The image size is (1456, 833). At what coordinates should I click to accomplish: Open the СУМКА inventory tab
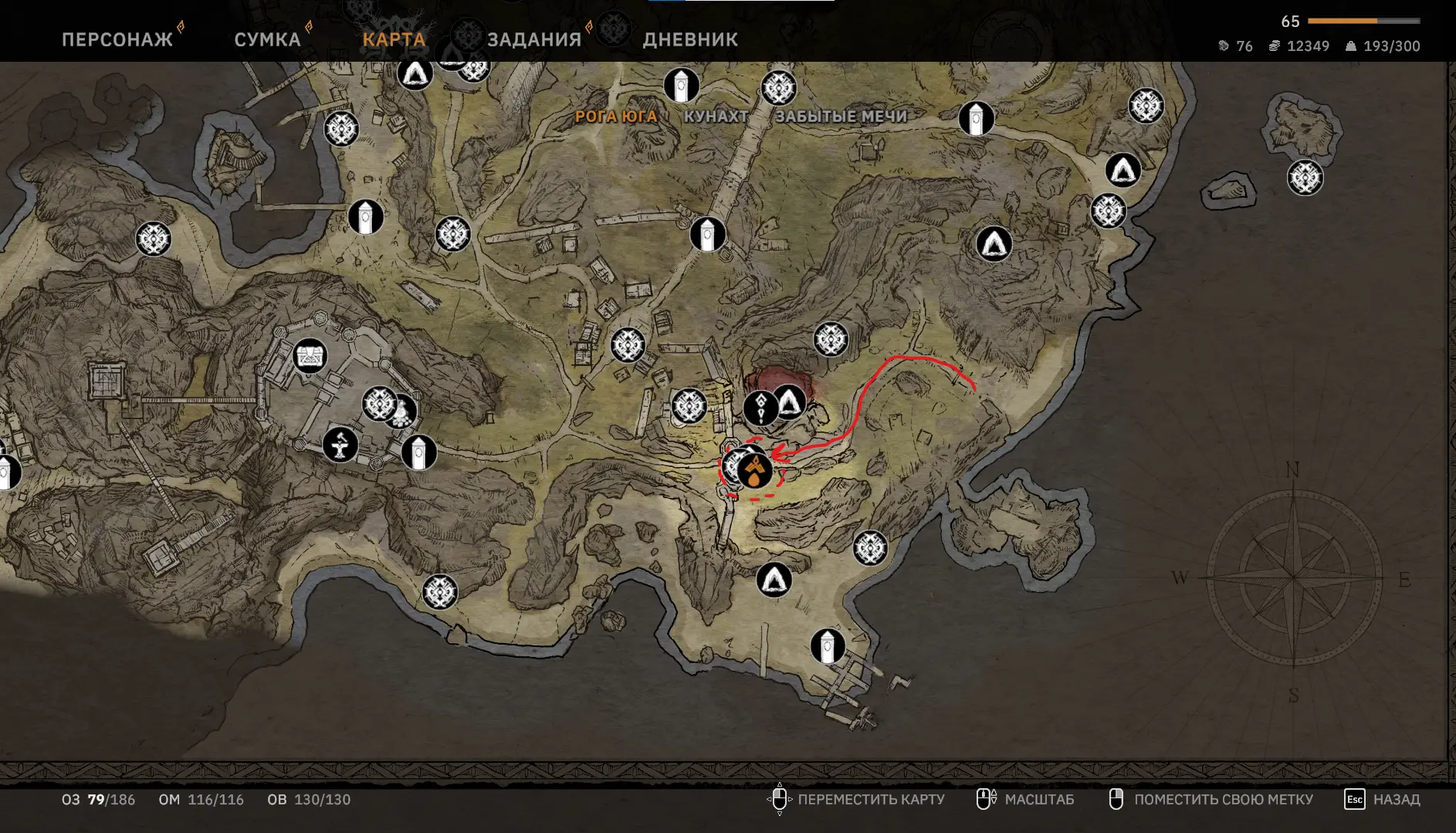coord(267,39)
